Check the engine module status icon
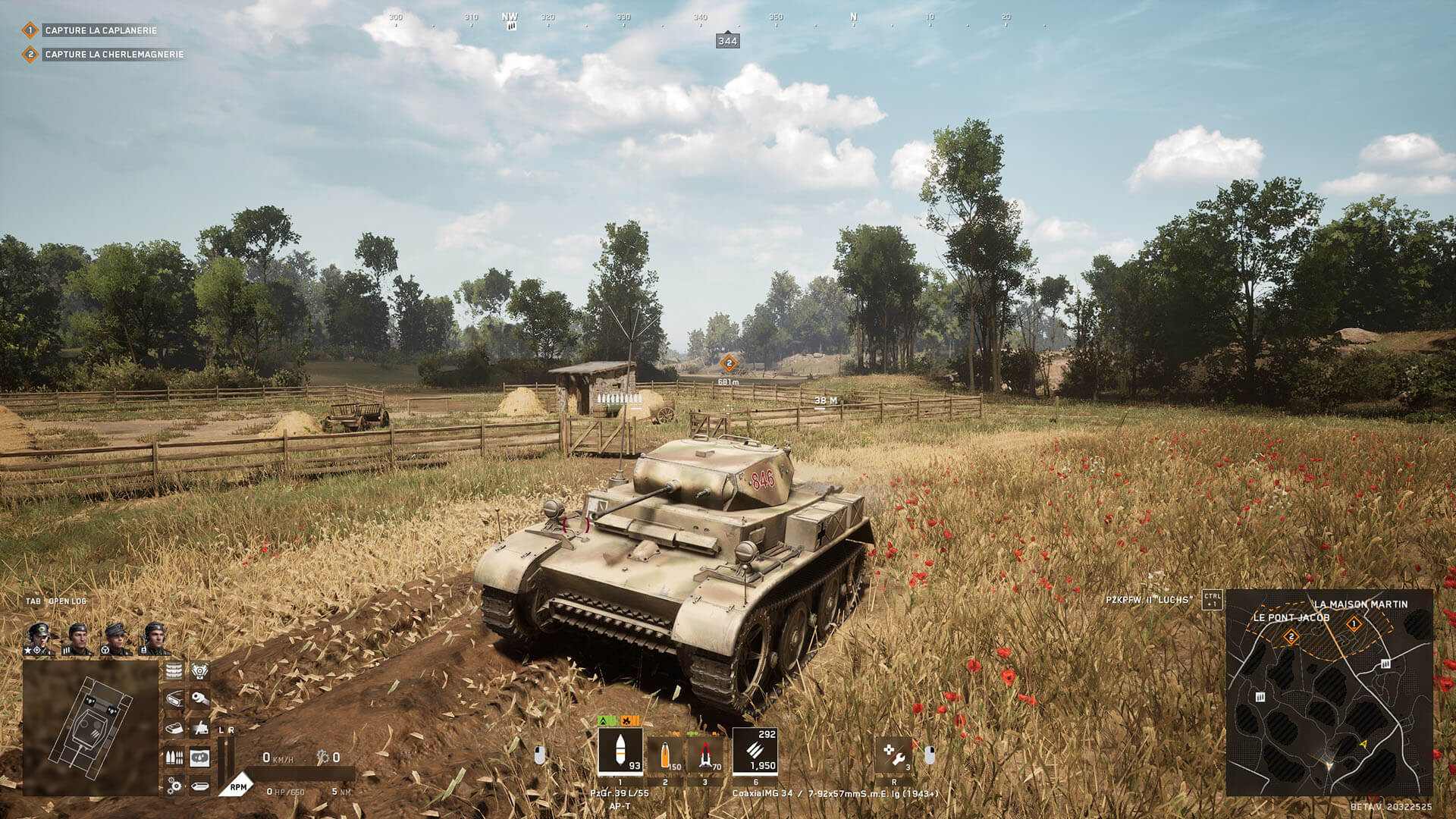Image resolution: width=1456 pixels, height=819 pixels. [x=200, y=671]
